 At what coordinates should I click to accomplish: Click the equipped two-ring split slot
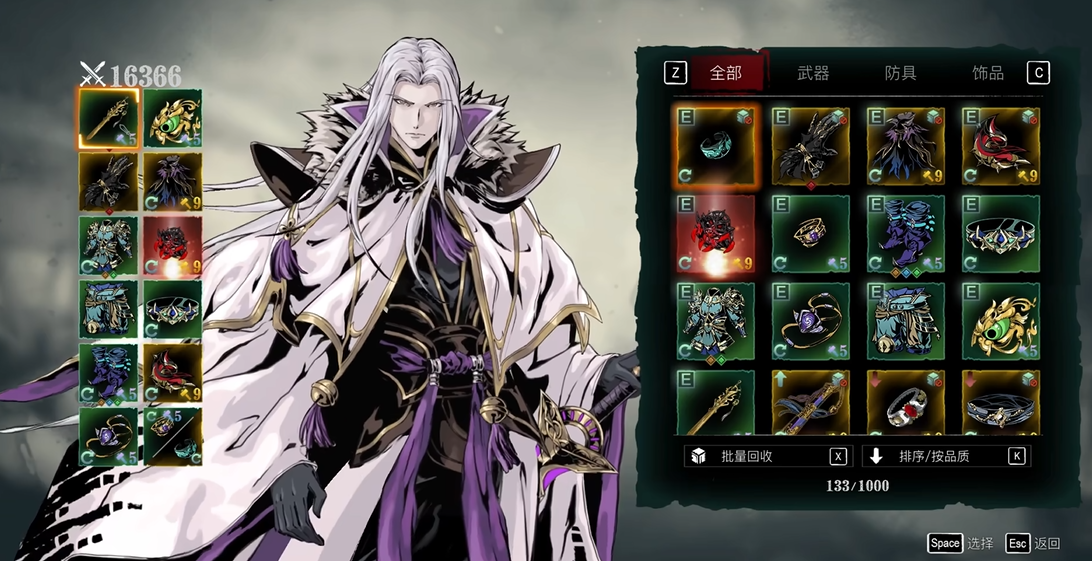tap(173, 436)
